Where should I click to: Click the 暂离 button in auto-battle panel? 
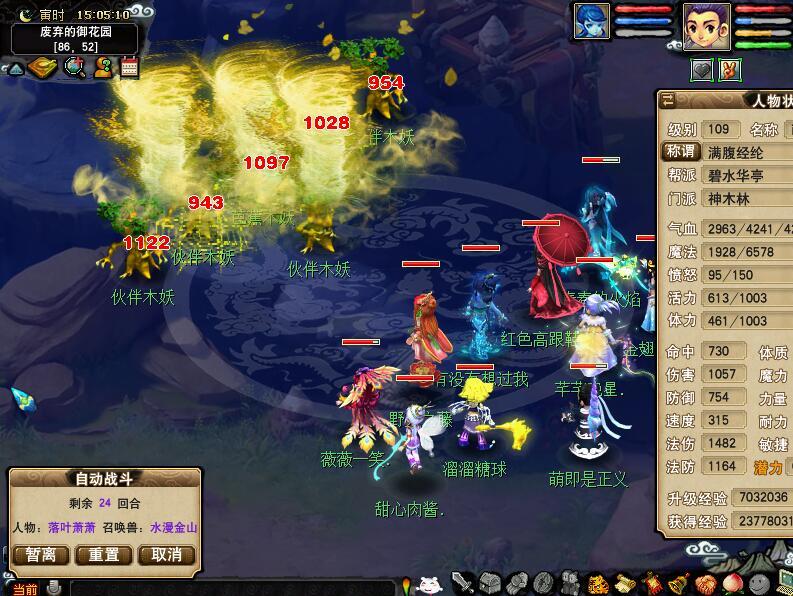(x=41, y=555)
